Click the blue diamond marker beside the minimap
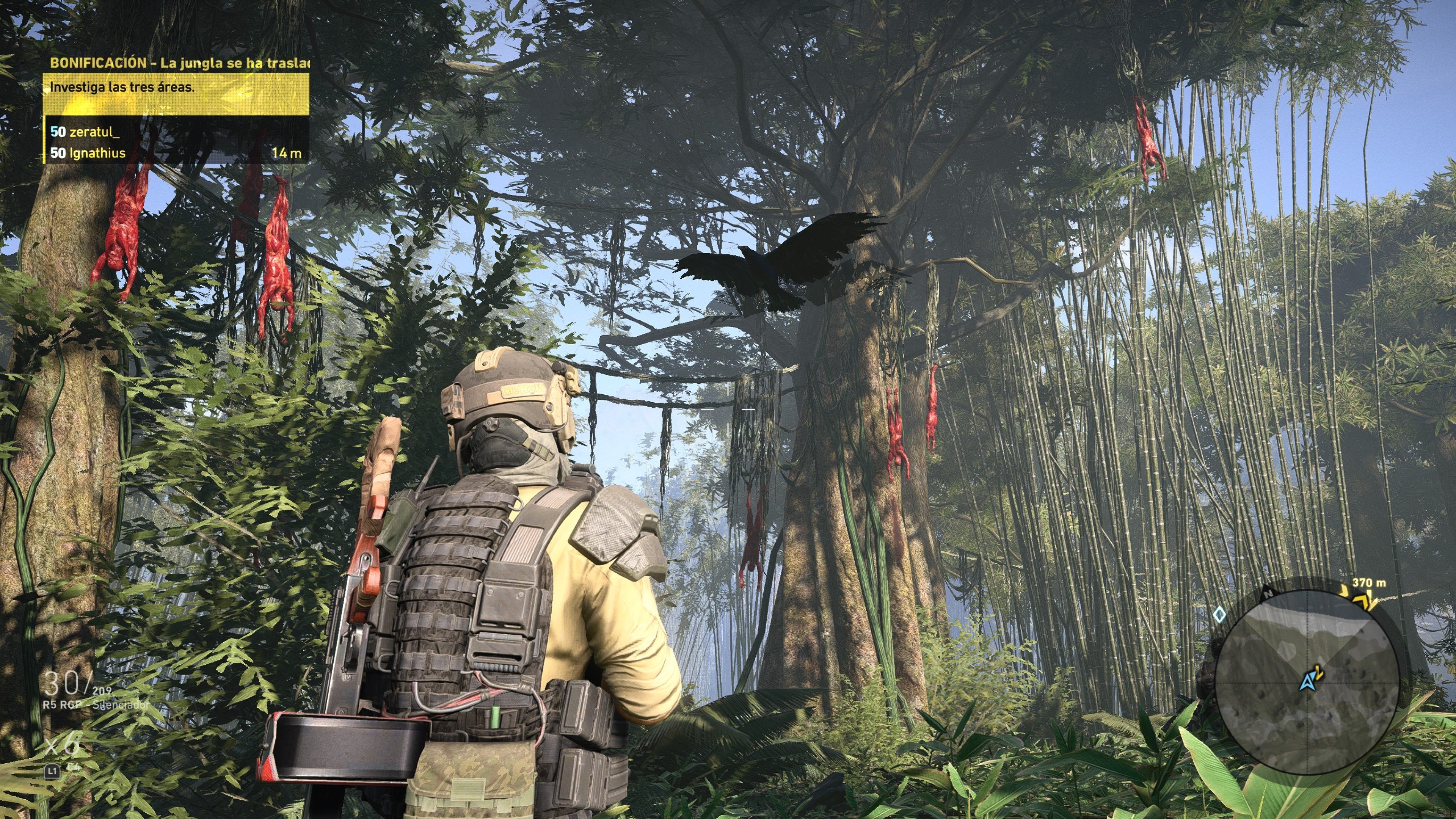 [1219, 614]
